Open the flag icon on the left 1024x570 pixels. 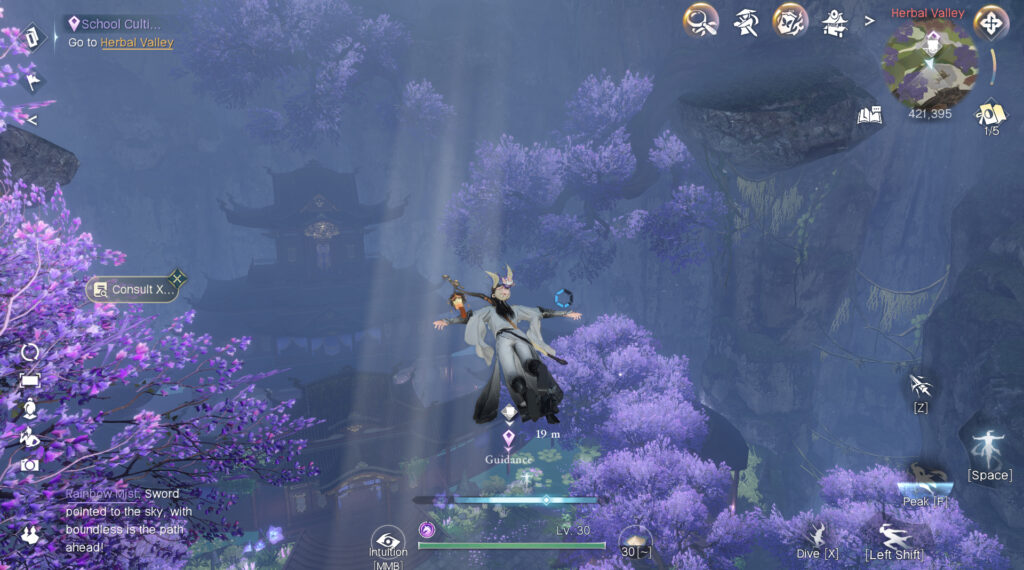pos(32,81)
